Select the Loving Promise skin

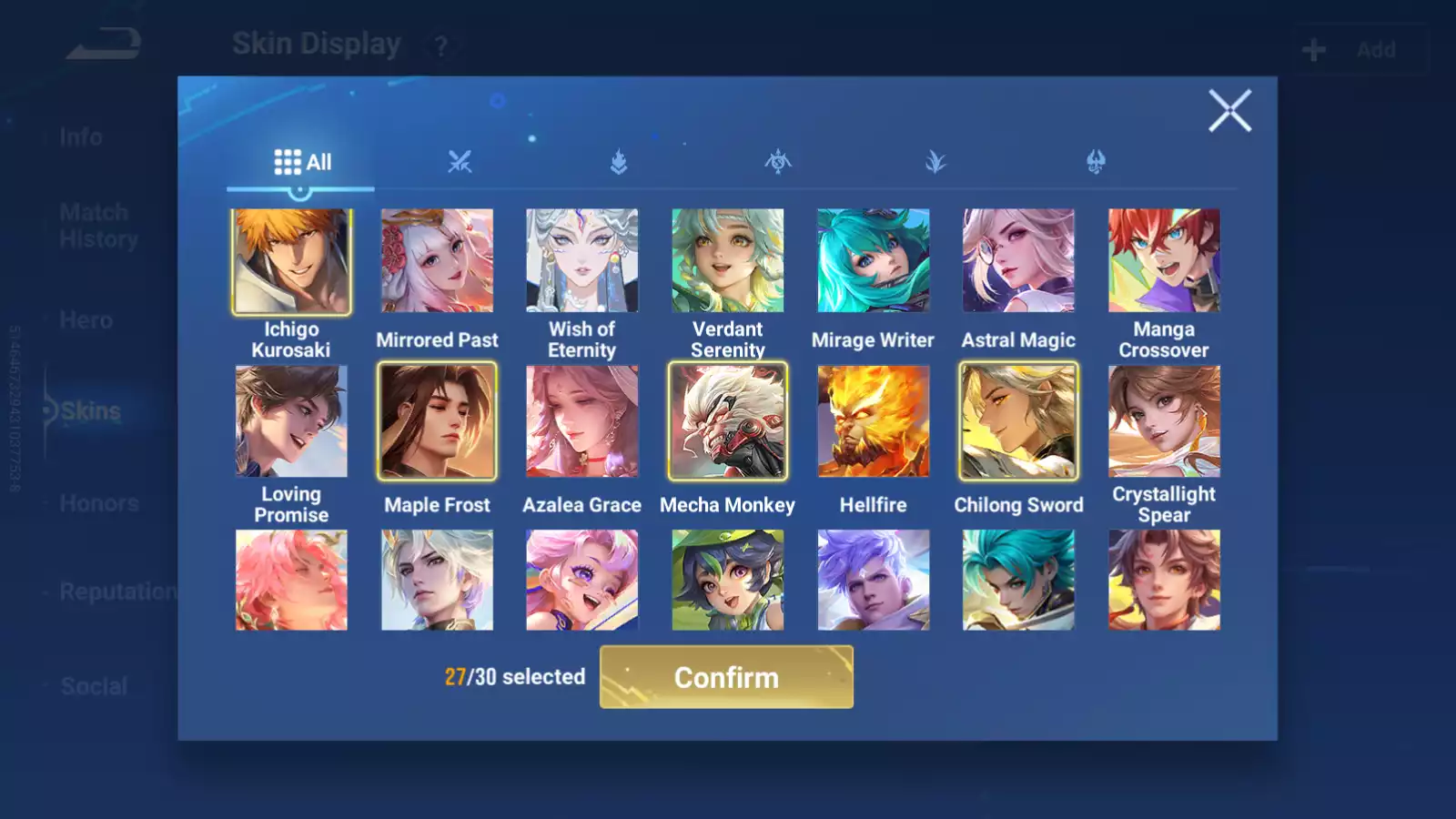pos(291,421)
